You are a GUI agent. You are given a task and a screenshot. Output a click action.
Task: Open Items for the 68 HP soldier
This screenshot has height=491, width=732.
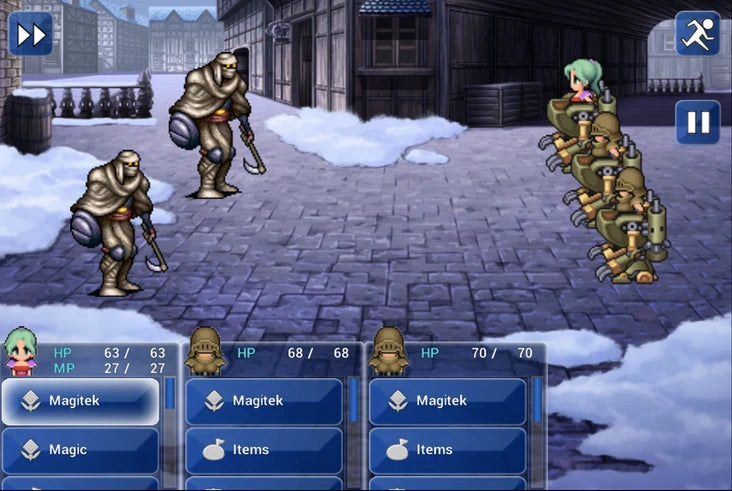click(264, 450)
